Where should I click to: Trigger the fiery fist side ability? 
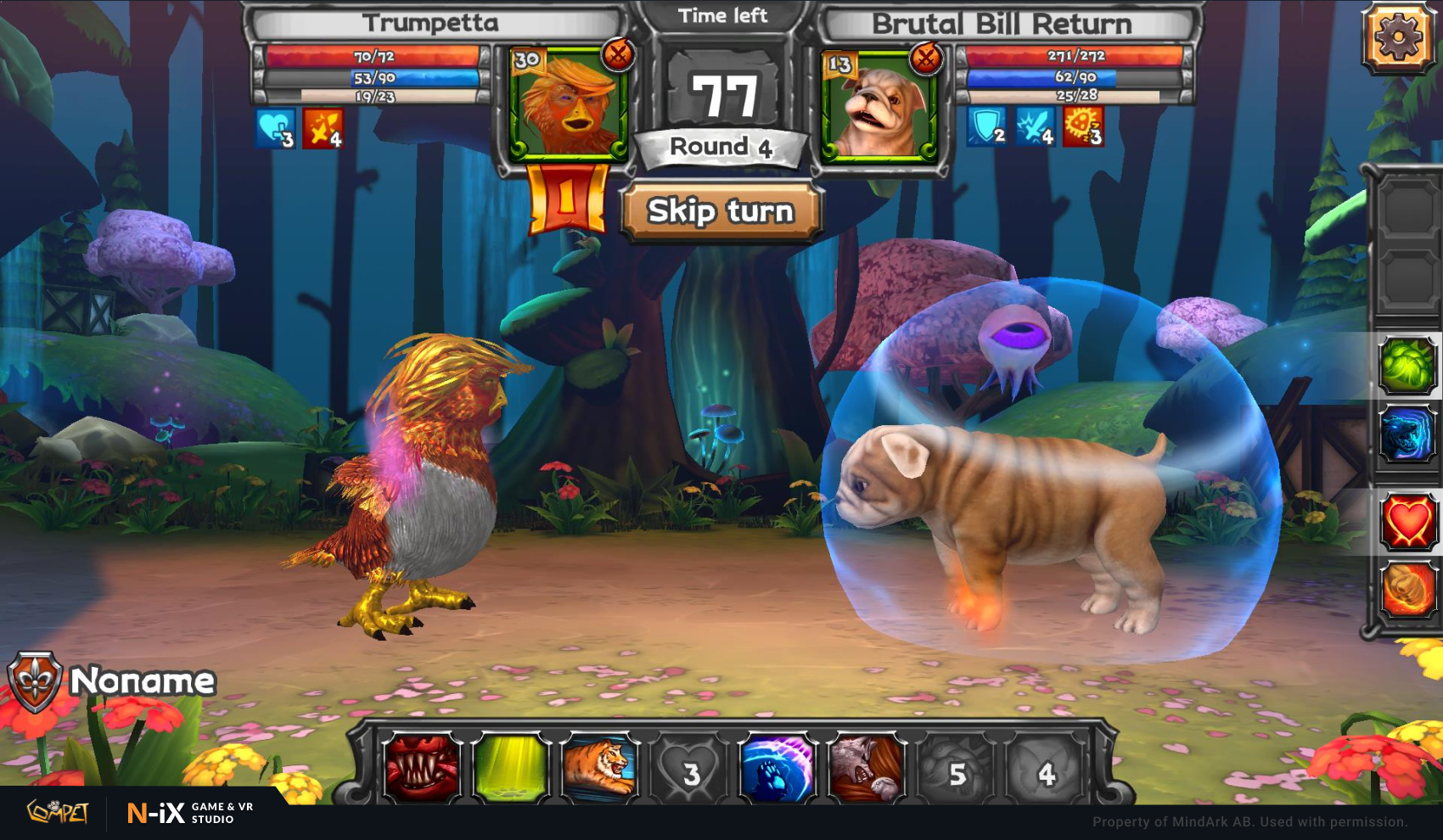pos(1407,589)
